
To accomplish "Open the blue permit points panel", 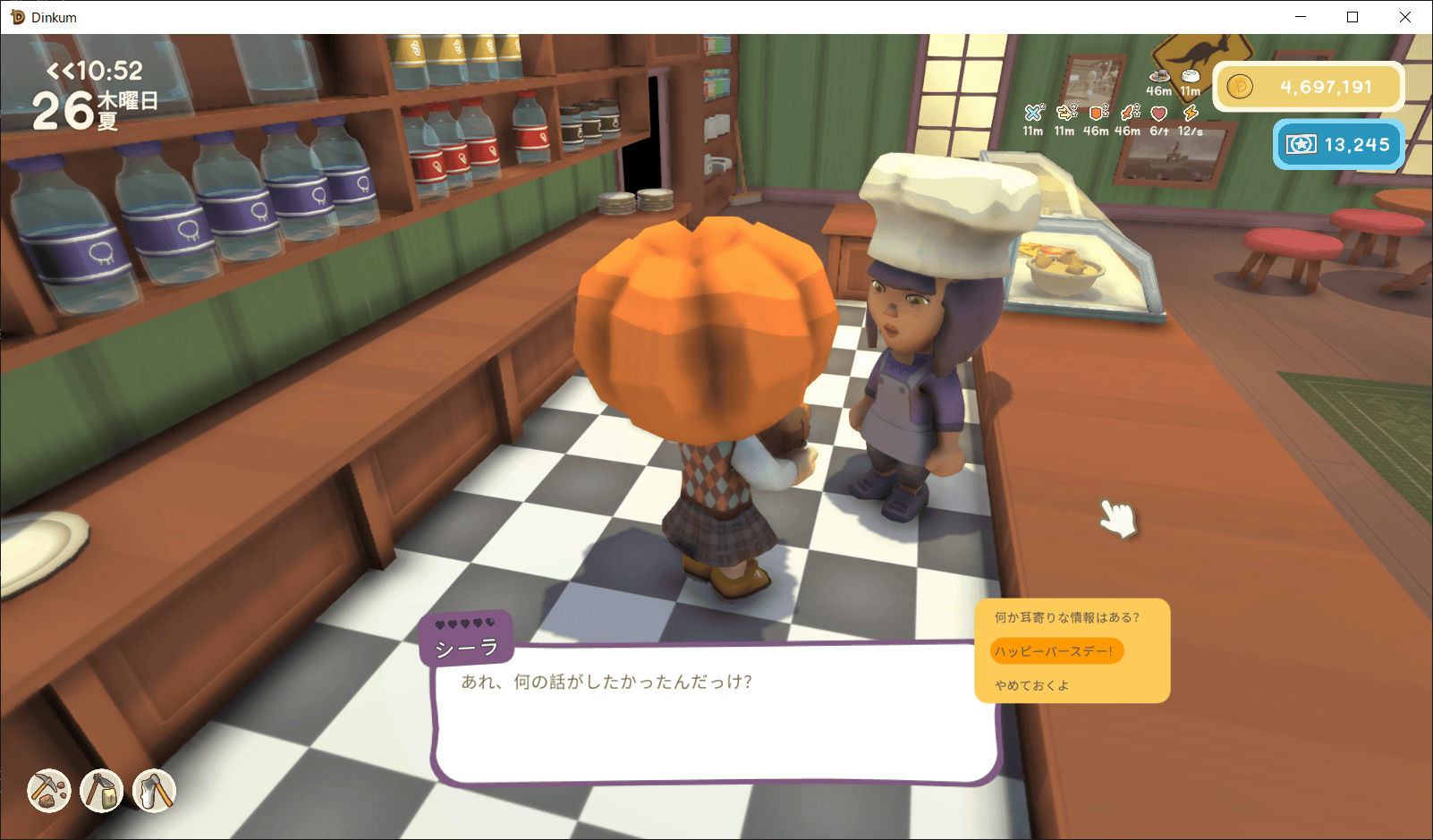I will (1339, 144).
